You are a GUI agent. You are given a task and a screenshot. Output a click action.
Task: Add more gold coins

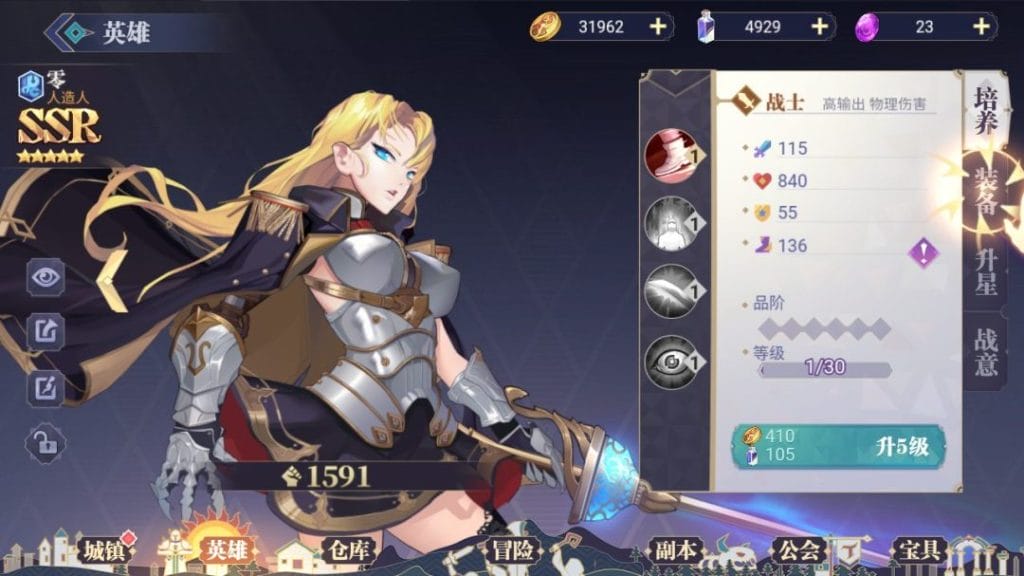tap(657, 27)
